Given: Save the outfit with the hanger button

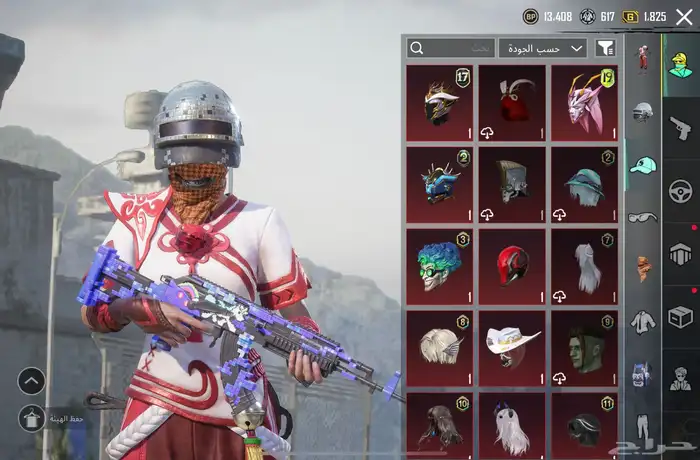Looking at the screenshot, I should (32, 418).
